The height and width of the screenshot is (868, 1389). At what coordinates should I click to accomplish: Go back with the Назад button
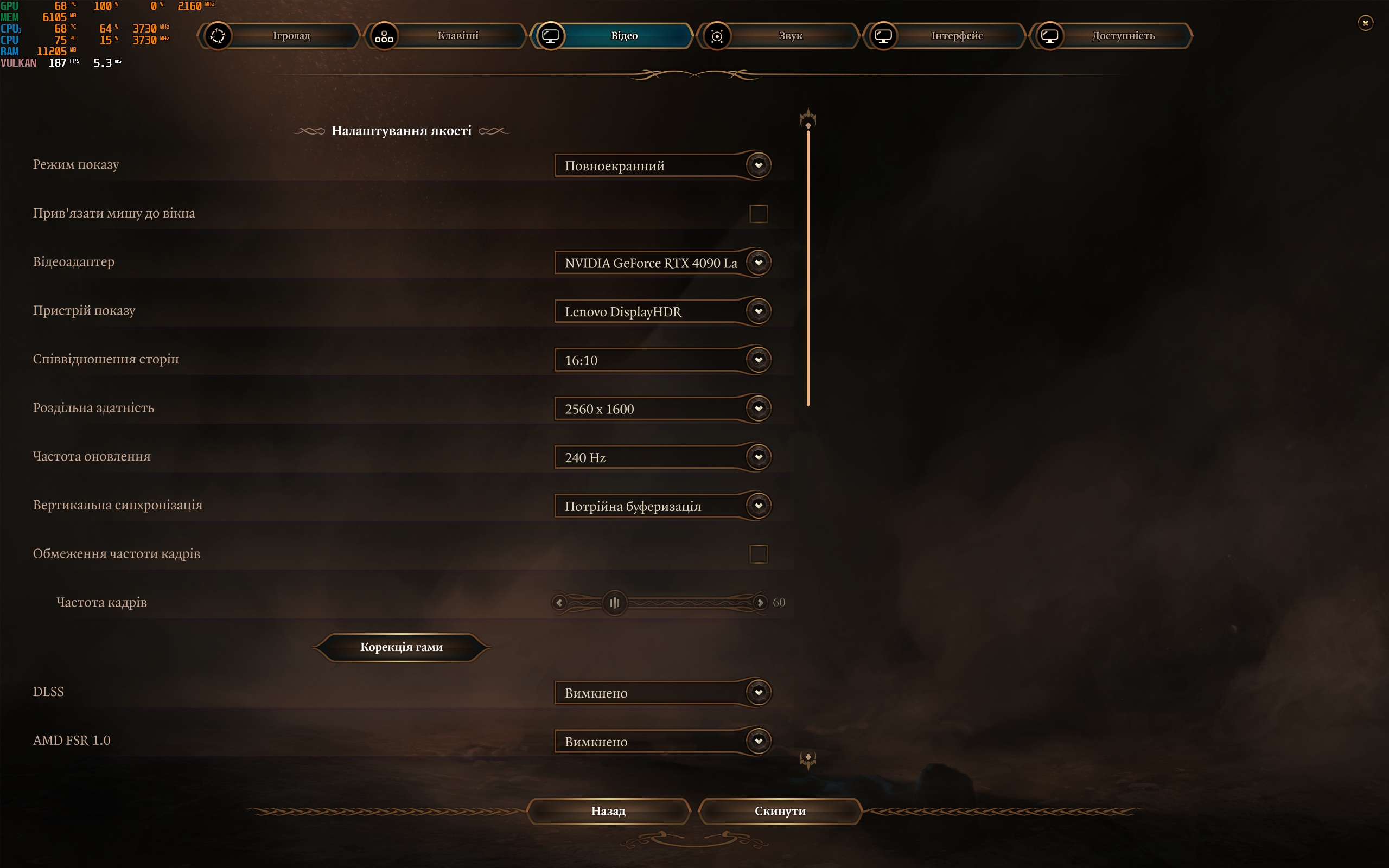608,810
